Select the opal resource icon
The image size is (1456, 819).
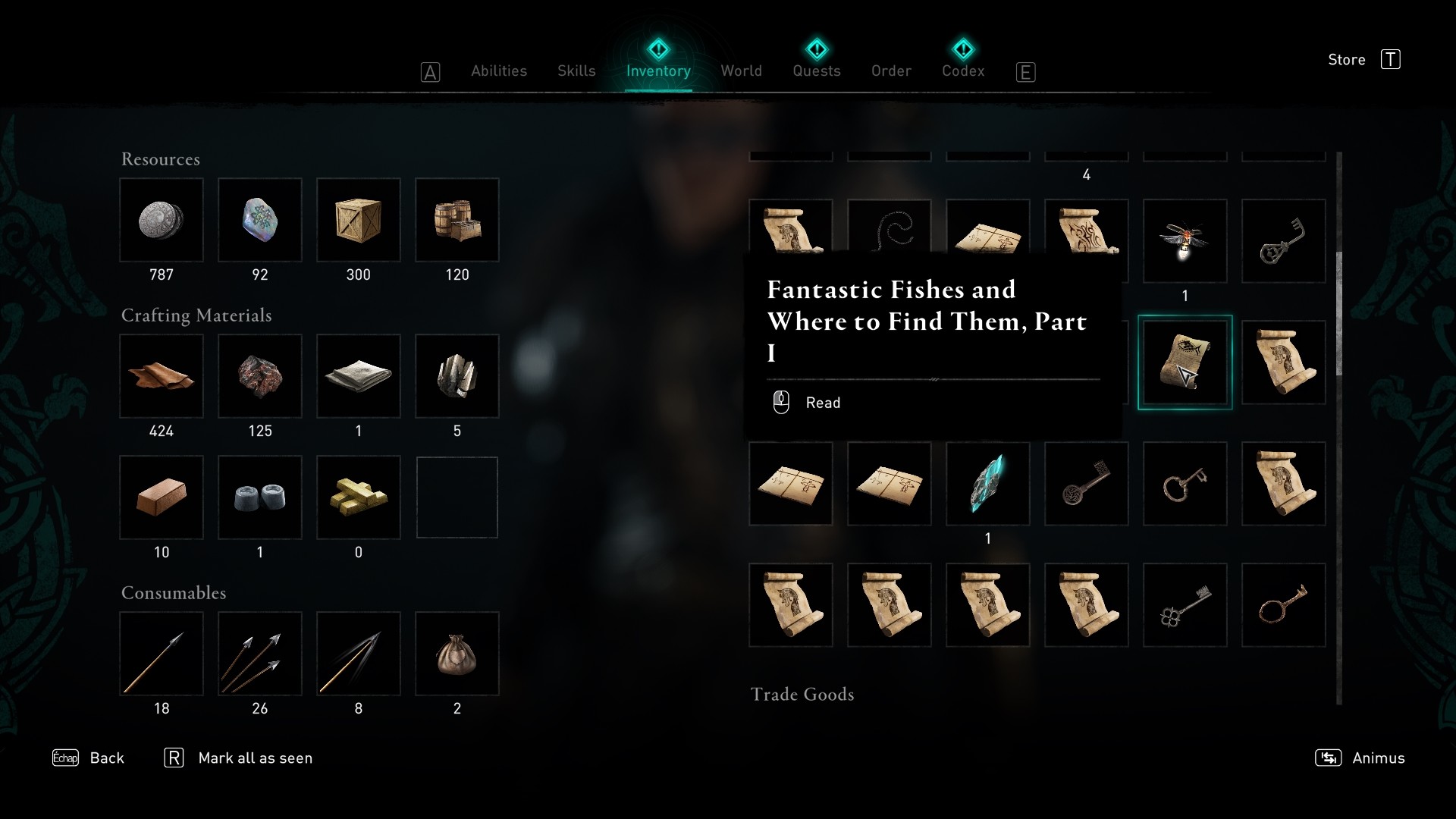[260, 220]
